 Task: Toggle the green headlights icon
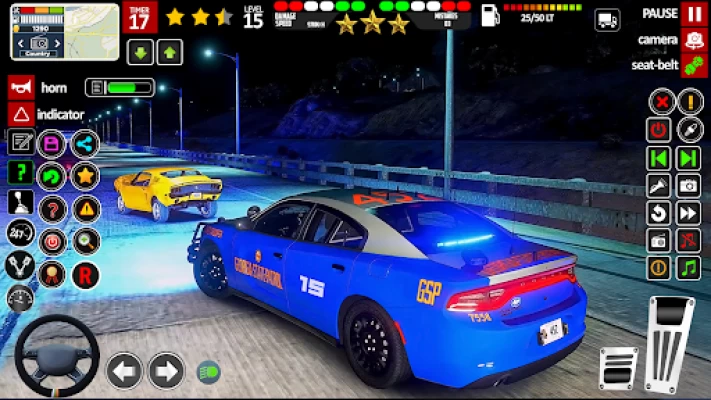(x=208, y=371)
